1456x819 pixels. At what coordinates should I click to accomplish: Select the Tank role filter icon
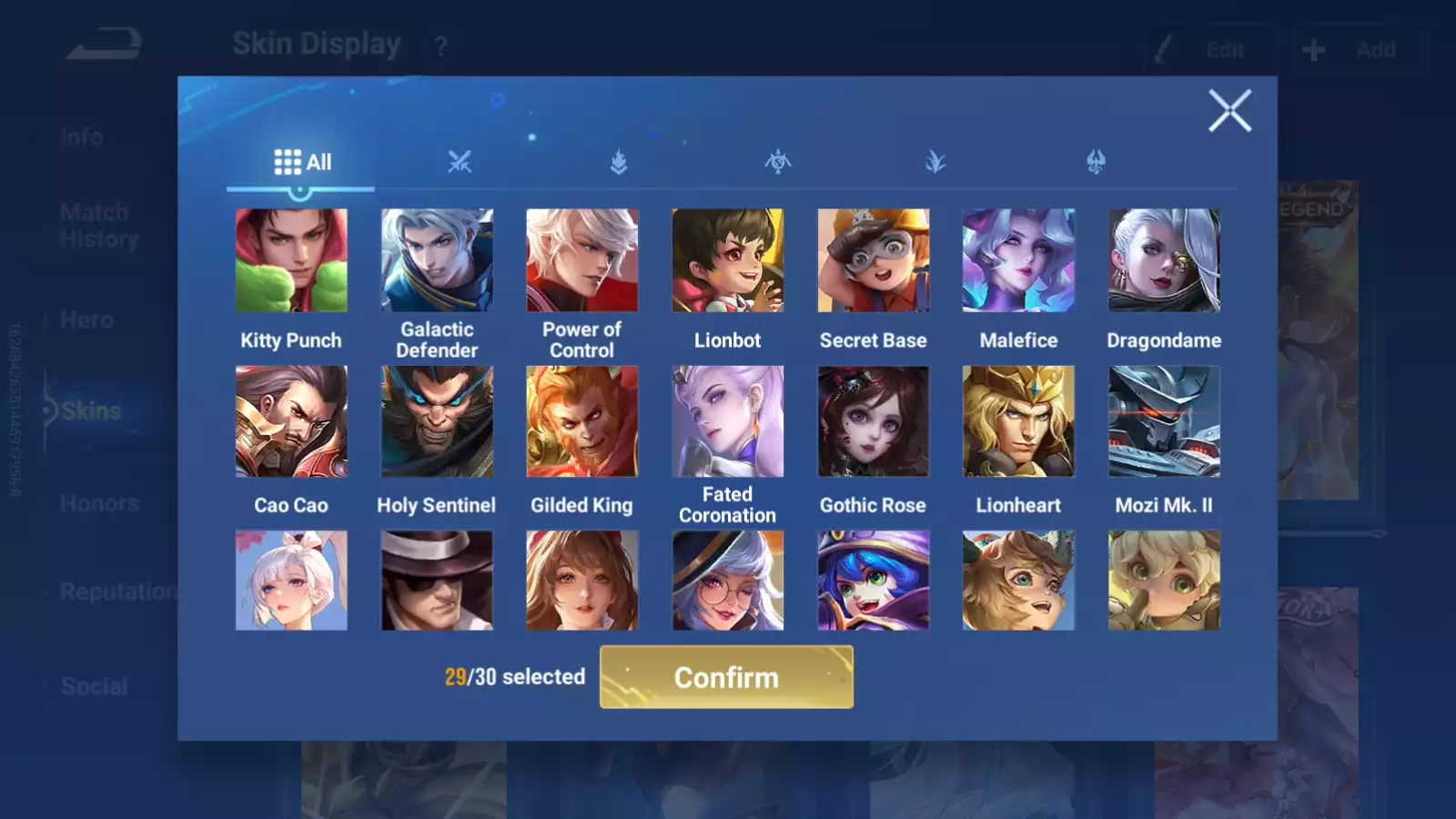(618, 162)
